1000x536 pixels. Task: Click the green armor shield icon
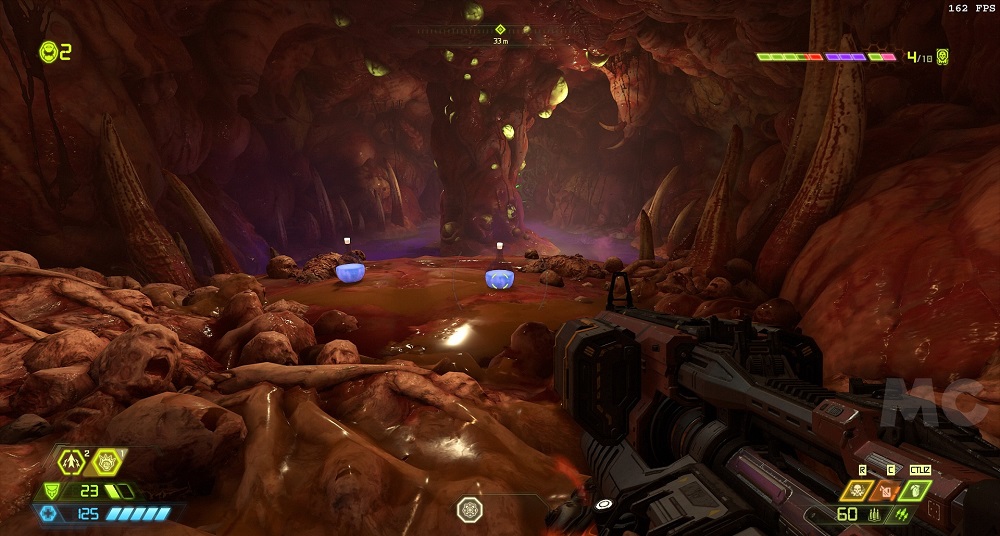[52, 491]
